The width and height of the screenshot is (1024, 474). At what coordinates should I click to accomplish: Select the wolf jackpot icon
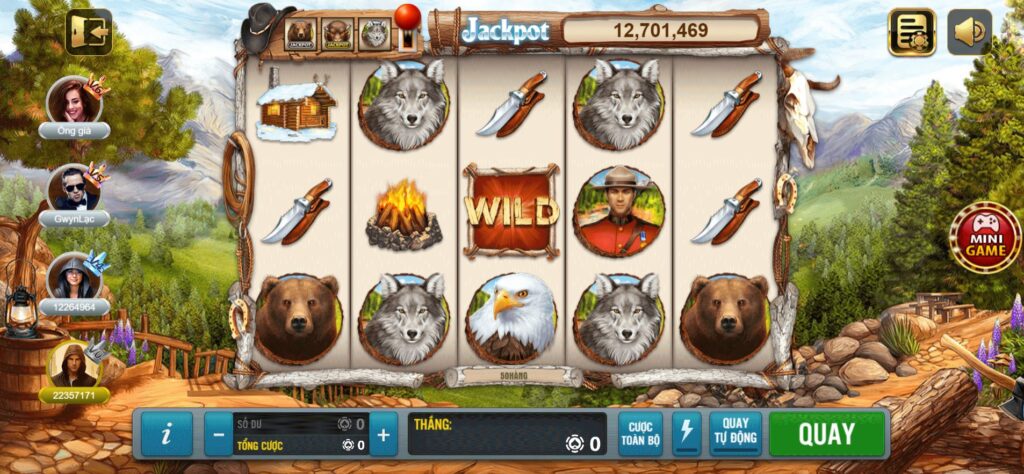(x=374, y=35)
